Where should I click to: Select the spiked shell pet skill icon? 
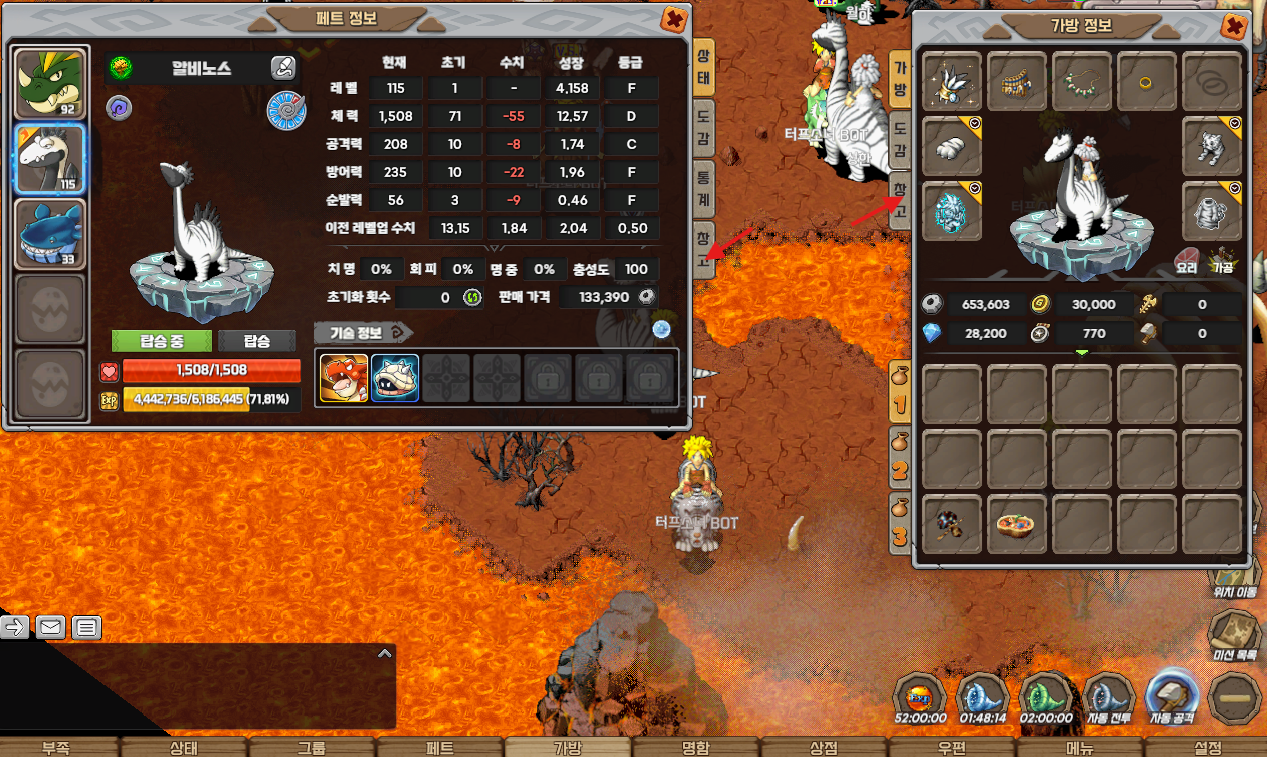(395, 379)
